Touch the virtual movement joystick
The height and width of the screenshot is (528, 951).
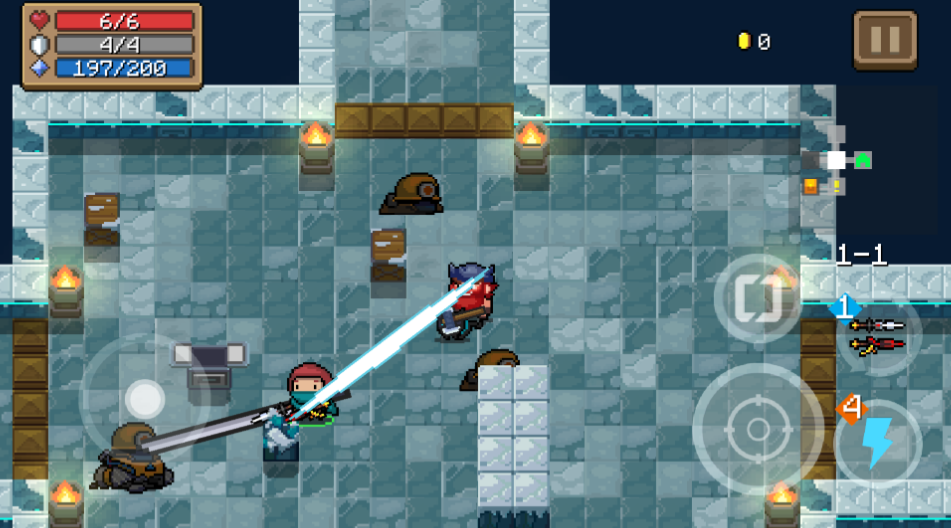[x=145, y=399]
